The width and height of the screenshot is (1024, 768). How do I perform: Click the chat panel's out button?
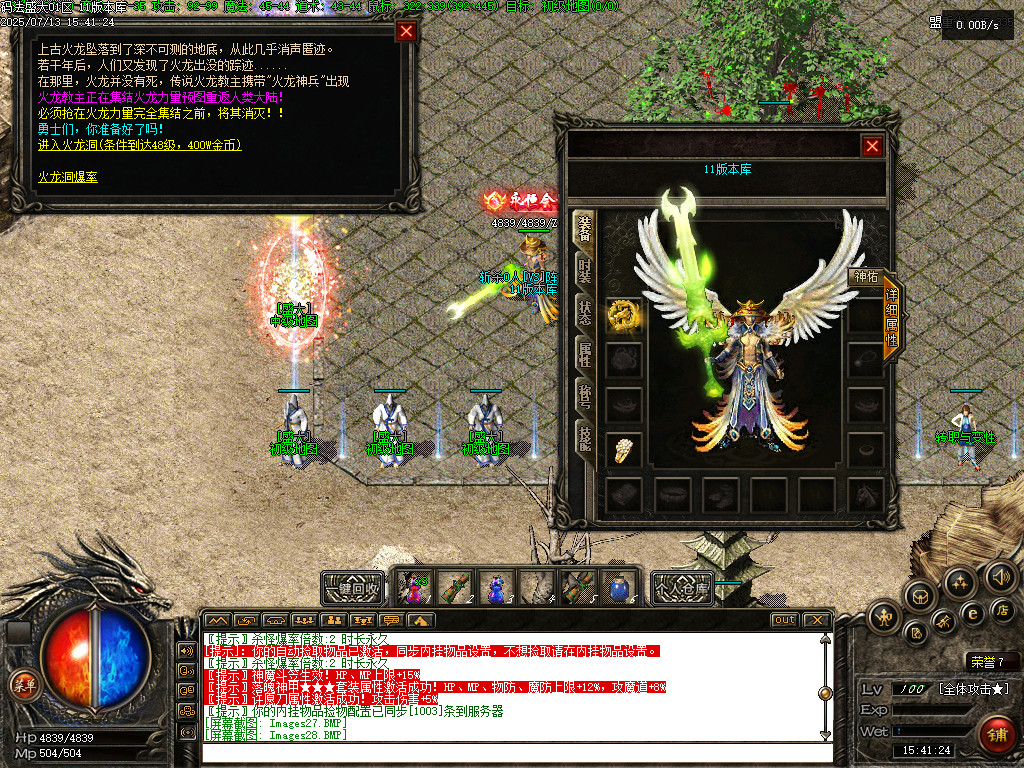tap(784, 620)
